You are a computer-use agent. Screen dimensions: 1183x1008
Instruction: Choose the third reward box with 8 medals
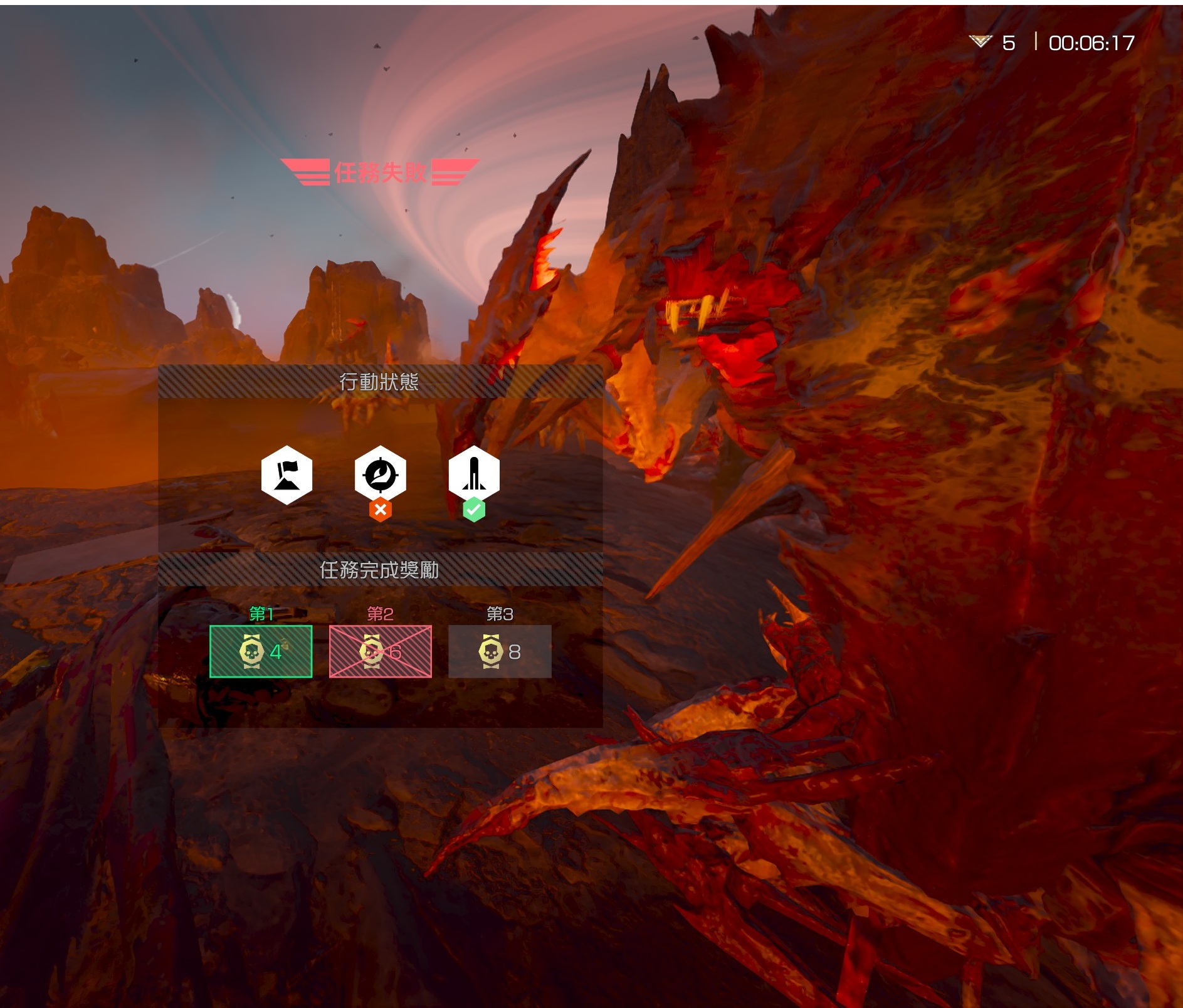pyautogui.click(x=500, y=651)
